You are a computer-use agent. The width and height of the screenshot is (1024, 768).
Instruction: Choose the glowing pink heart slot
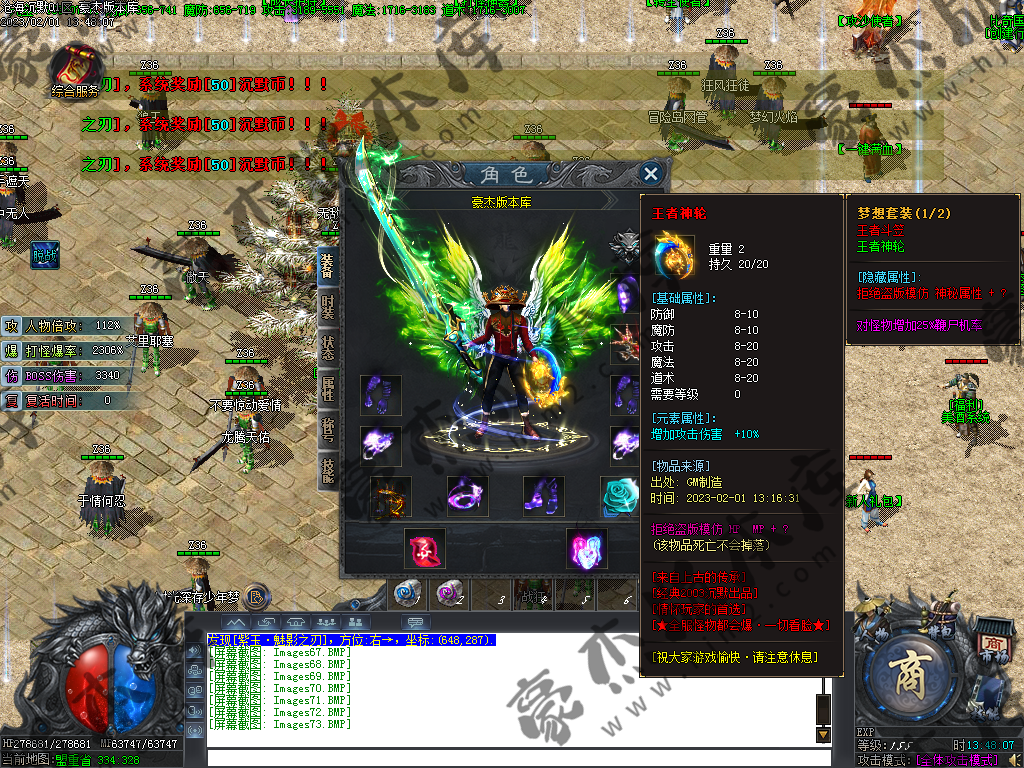[587, 549]
